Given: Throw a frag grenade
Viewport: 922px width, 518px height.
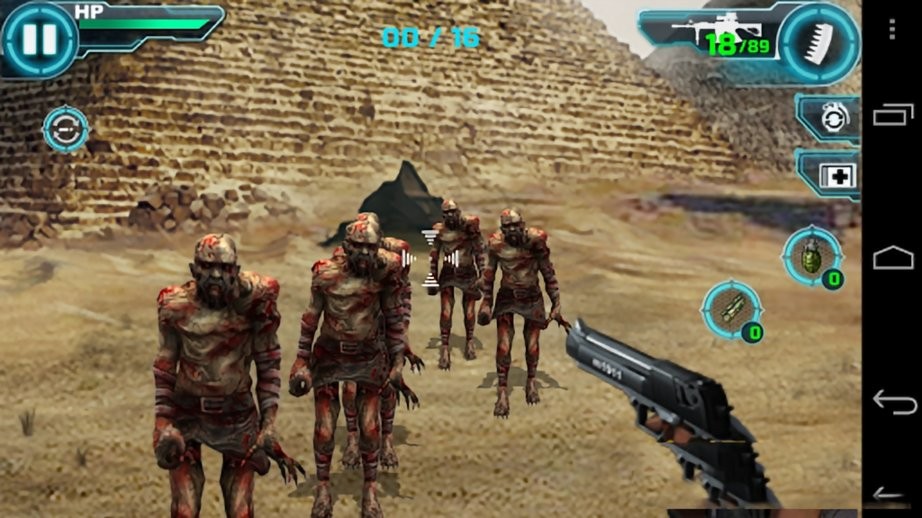Looking at the screenshot, I should pos(813,258).
